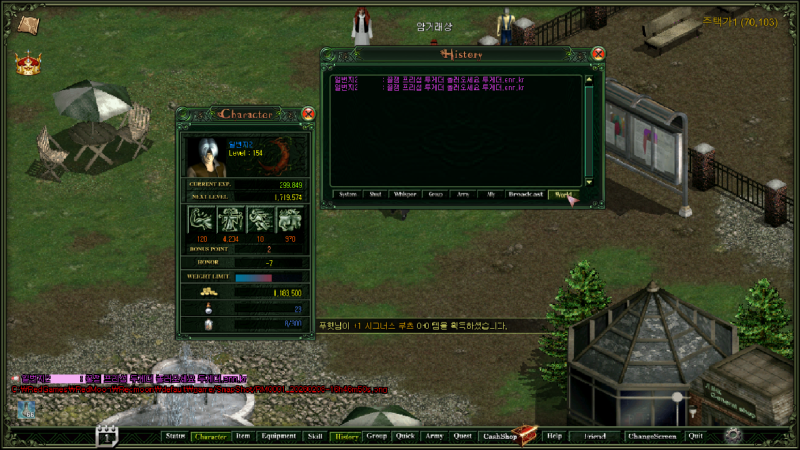The image size is (800, 450).
Task: Open the Item menu in the bottom bar
Action: pos(243,436)
